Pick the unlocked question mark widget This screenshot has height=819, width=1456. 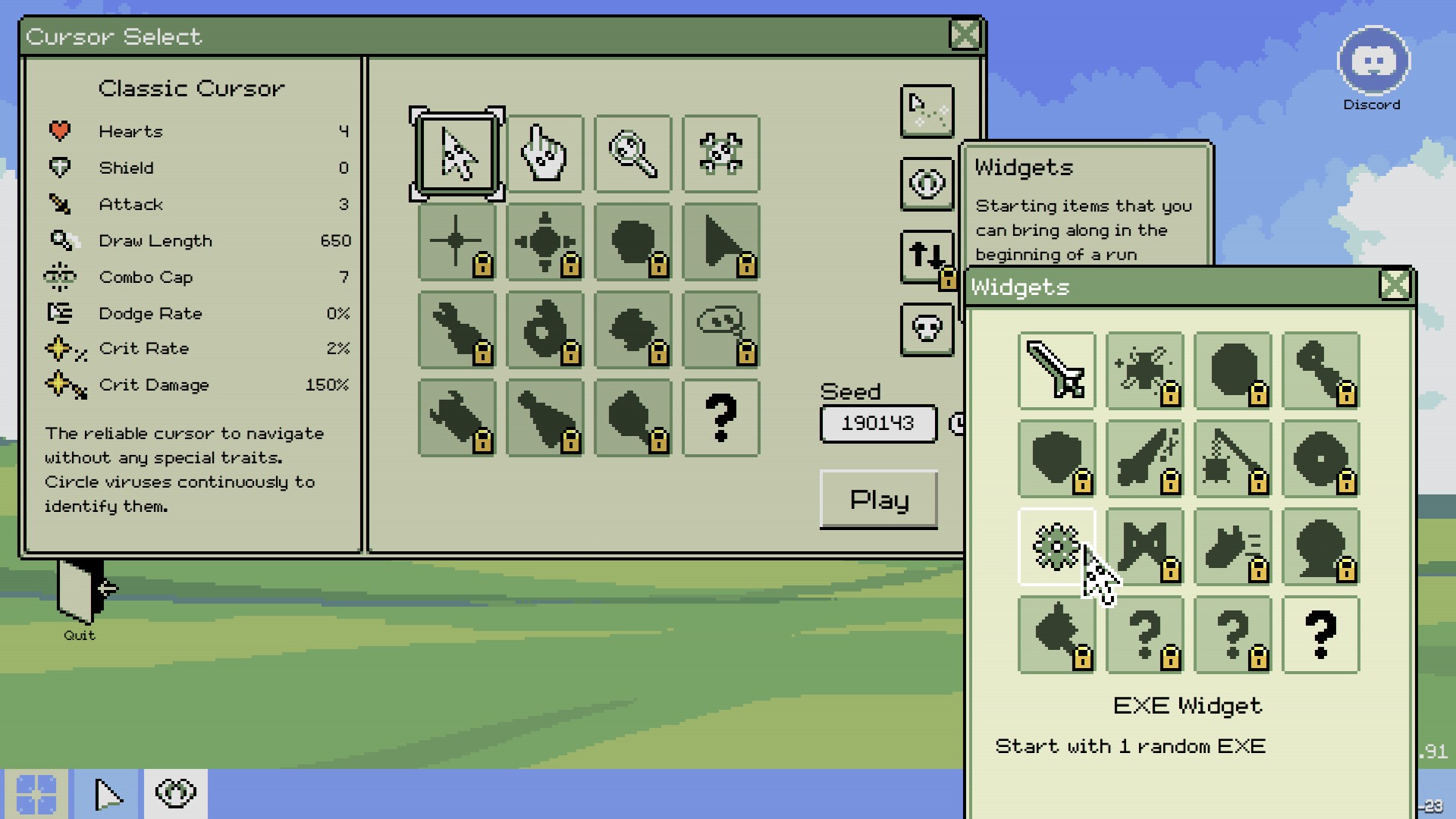click(1320, 635)
